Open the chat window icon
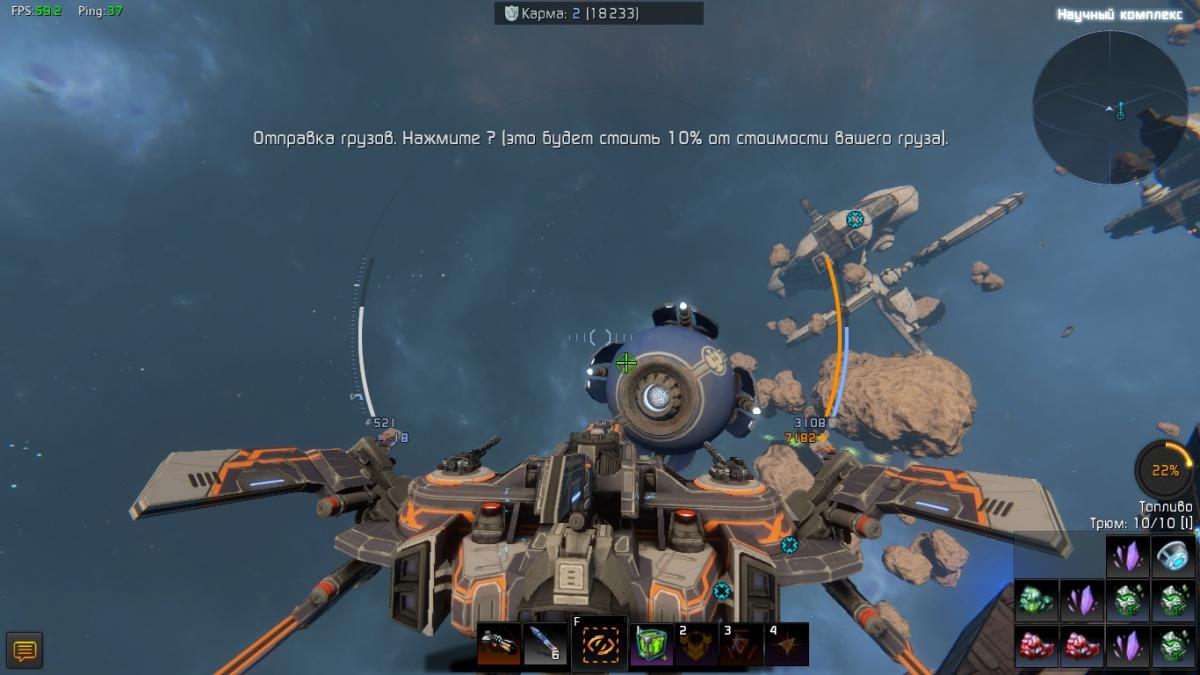Image resolution: width=1200 pixels, height=675 pixels. (24, 651)
